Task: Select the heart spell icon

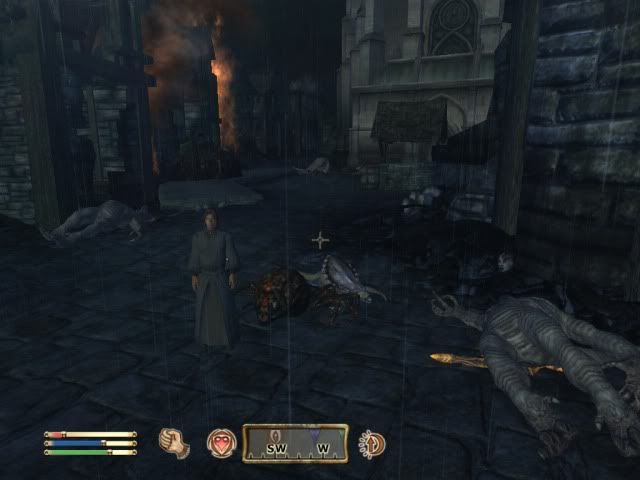Action: pyautogui.click(x=221, y=443)
